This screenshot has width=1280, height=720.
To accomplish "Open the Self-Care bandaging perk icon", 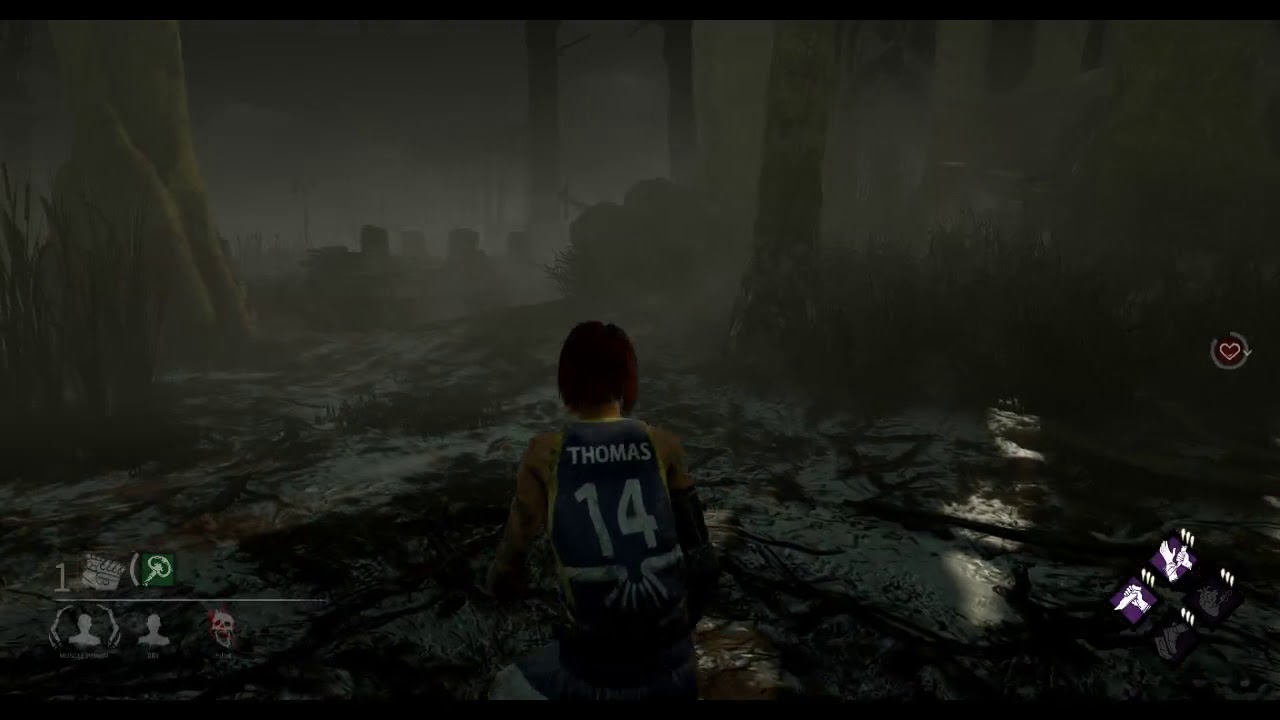I will pyautogui.click(x=1172, y=562).
